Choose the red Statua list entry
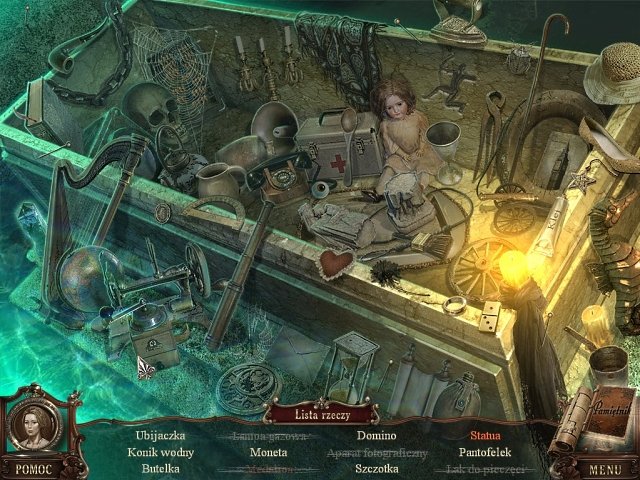The height and width of the screenshot is (480, 640). click(485, 435)
